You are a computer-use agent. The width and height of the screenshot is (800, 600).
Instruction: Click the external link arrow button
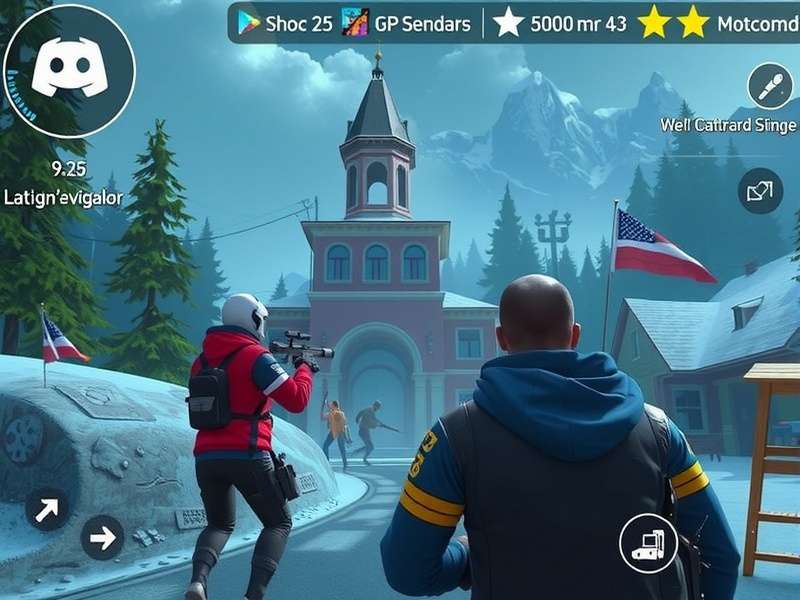[x=760, y=190]
